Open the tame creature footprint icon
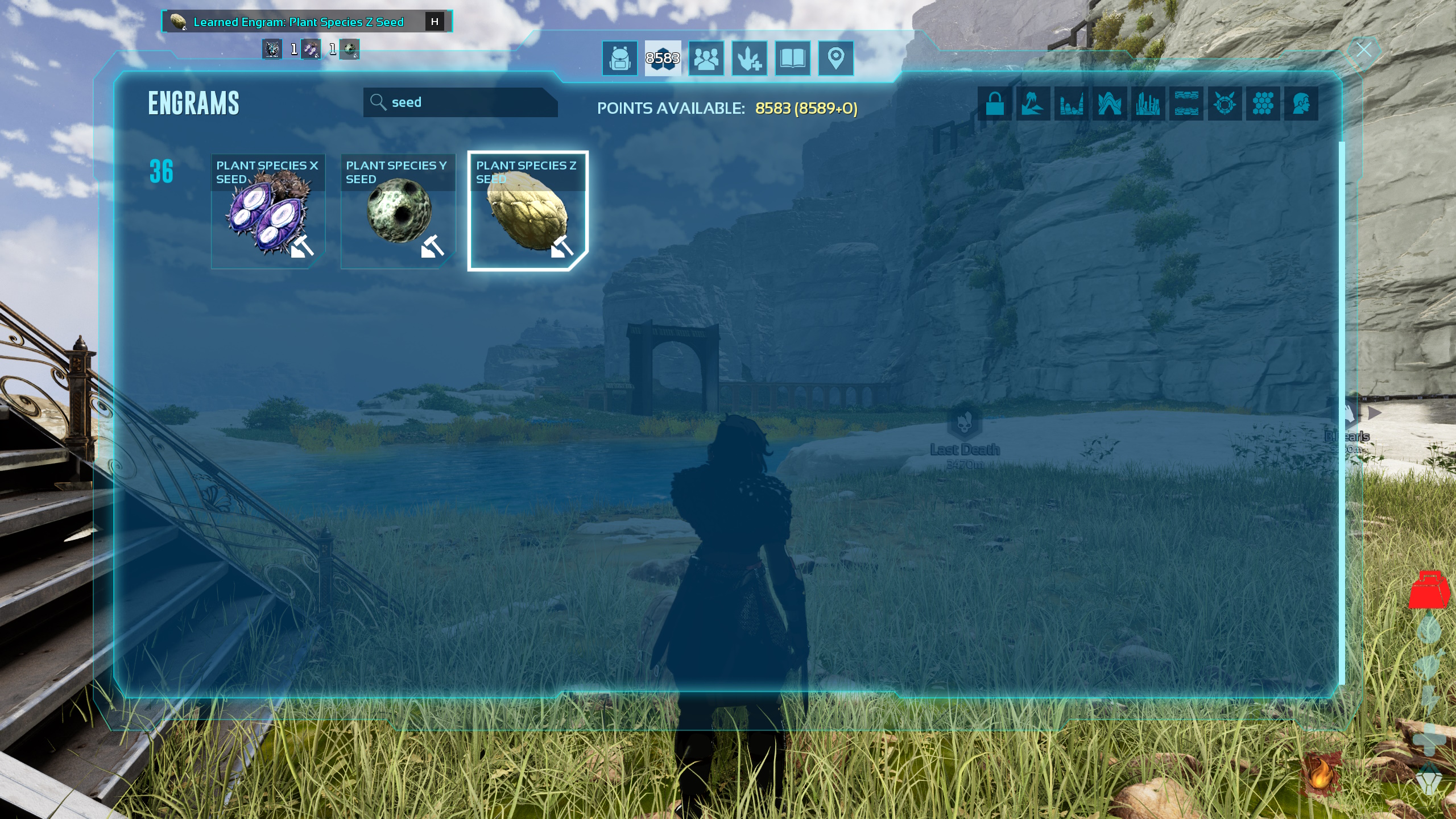Screen dimensions: 1456x819 [x=750, y=57]
